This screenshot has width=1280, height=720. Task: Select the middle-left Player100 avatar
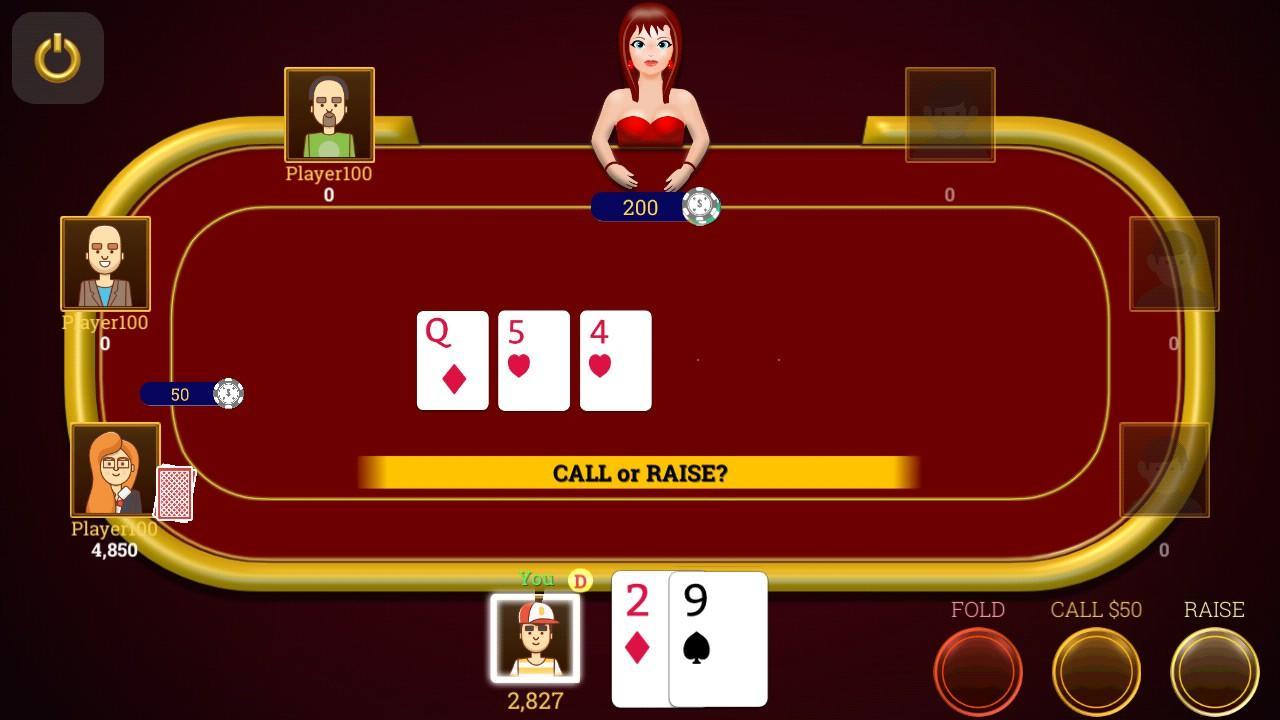point(105,263)
